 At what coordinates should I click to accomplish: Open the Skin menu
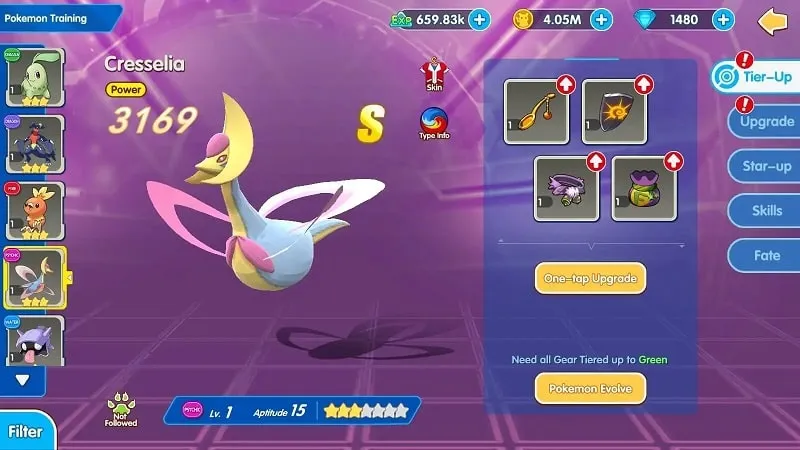[434, 75]
